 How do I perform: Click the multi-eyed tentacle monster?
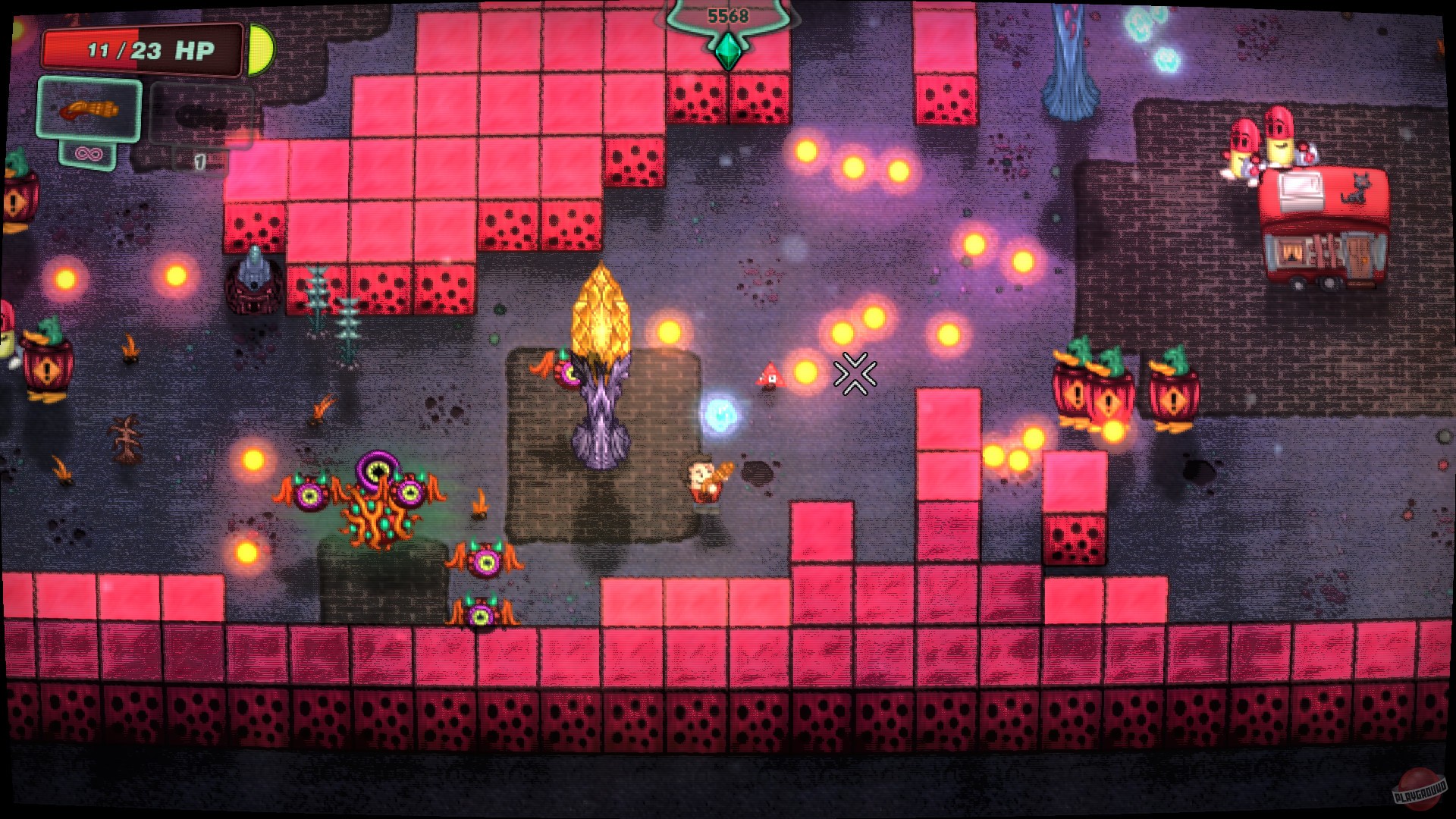379,493
